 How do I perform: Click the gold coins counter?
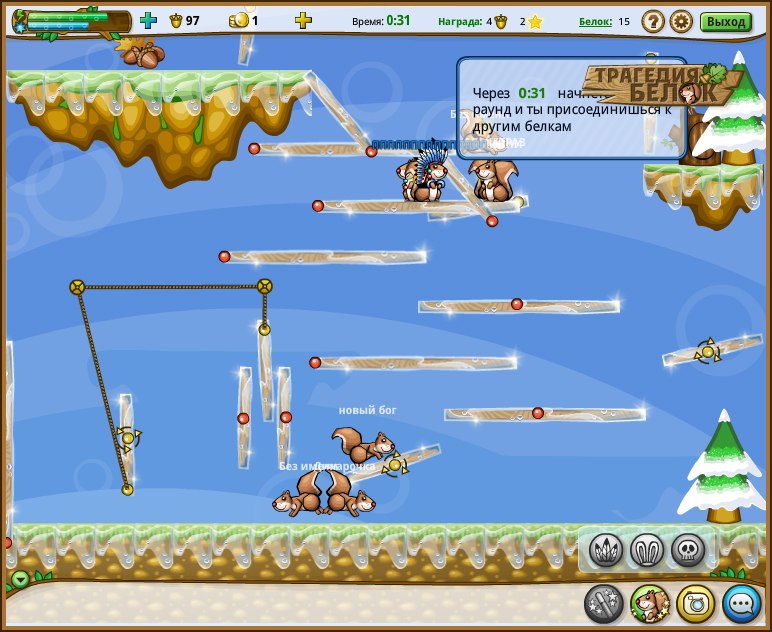244,20
